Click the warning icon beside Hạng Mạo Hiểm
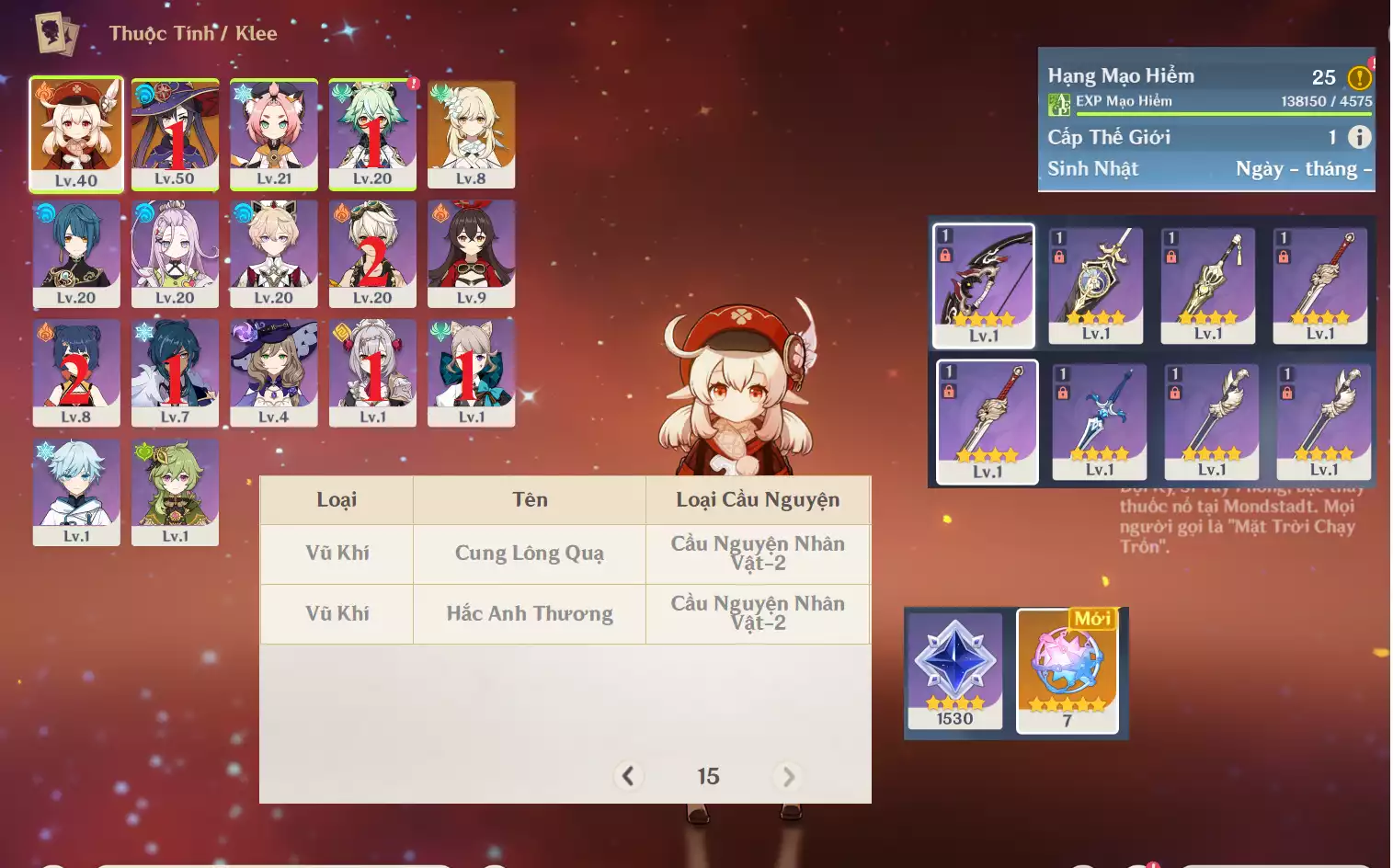The image size is (1393, 868). [1359, 77]
